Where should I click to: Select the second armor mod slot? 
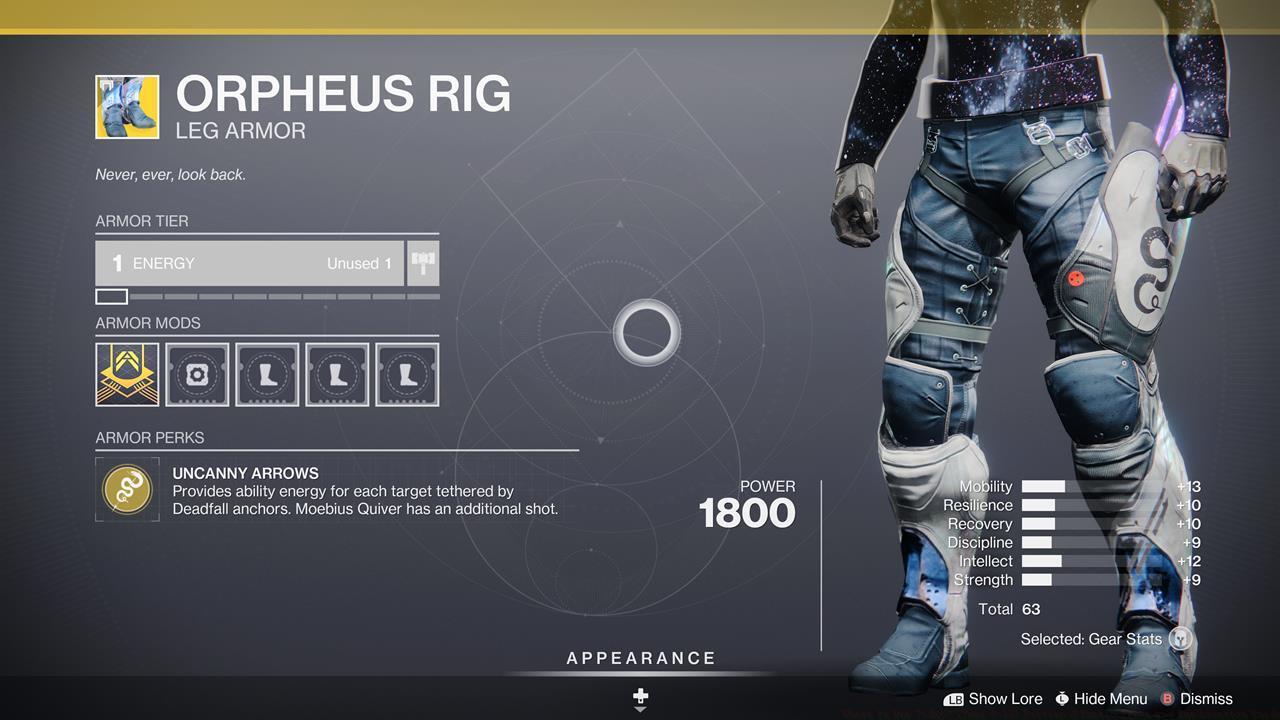click(x=197, y=374)
